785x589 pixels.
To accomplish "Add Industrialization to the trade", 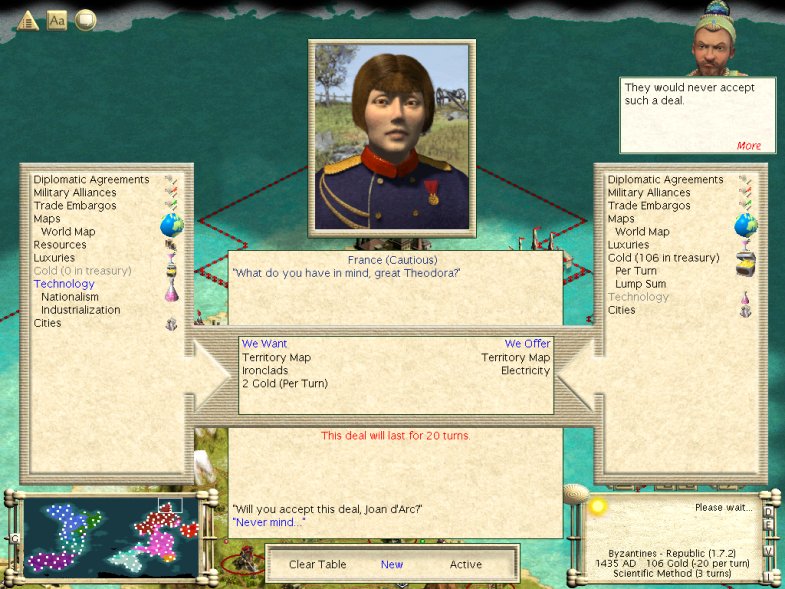I will (x=80, y=310).
